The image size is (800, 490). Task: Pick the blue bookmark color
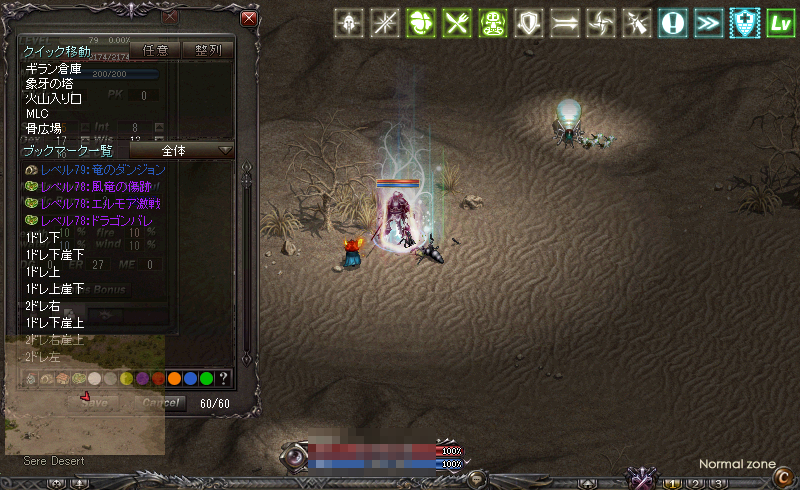(x=190, y=378)
